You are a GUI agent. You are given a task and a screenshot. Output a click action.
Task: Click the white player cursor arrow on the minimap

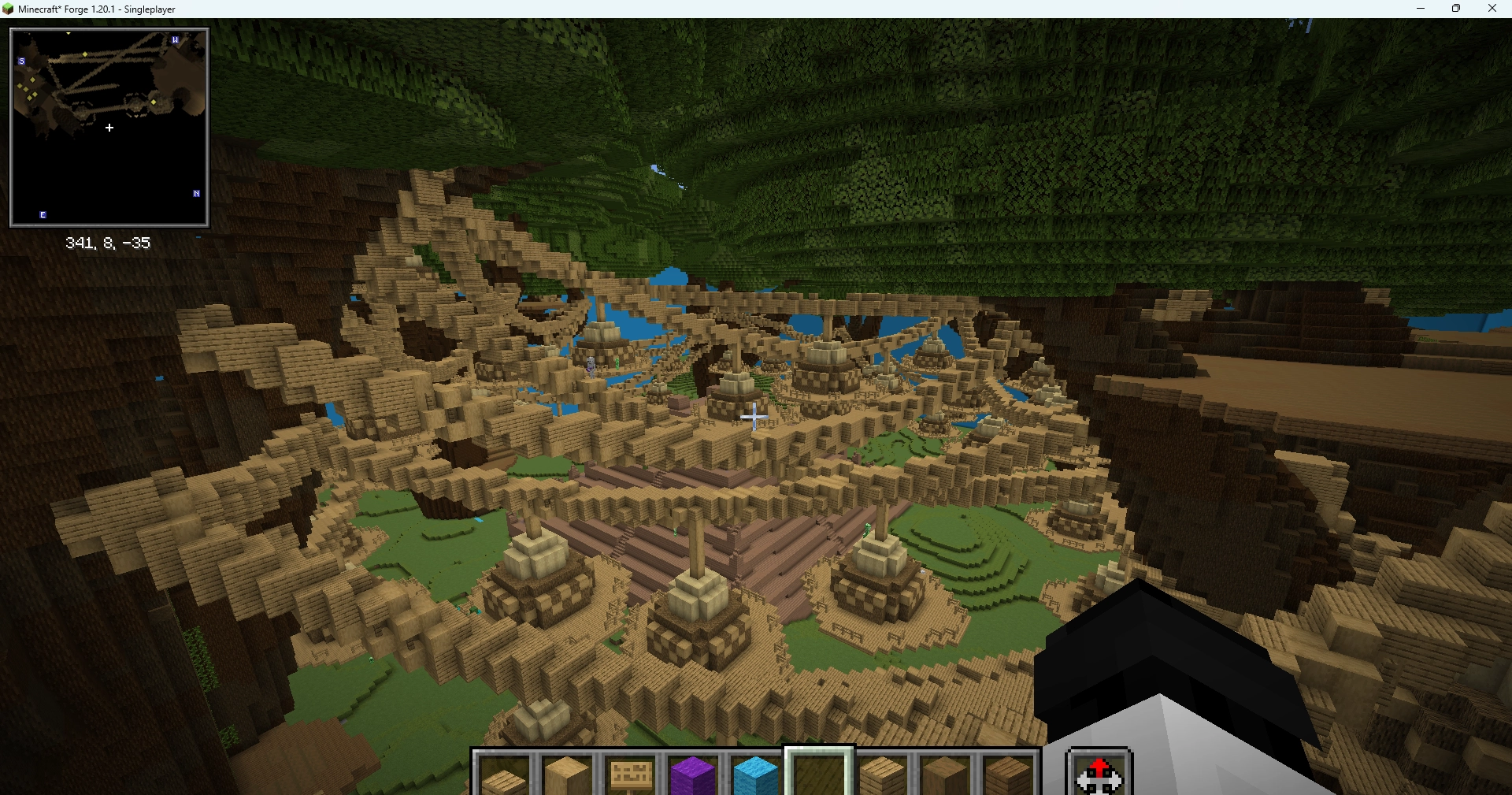[109, 128]
